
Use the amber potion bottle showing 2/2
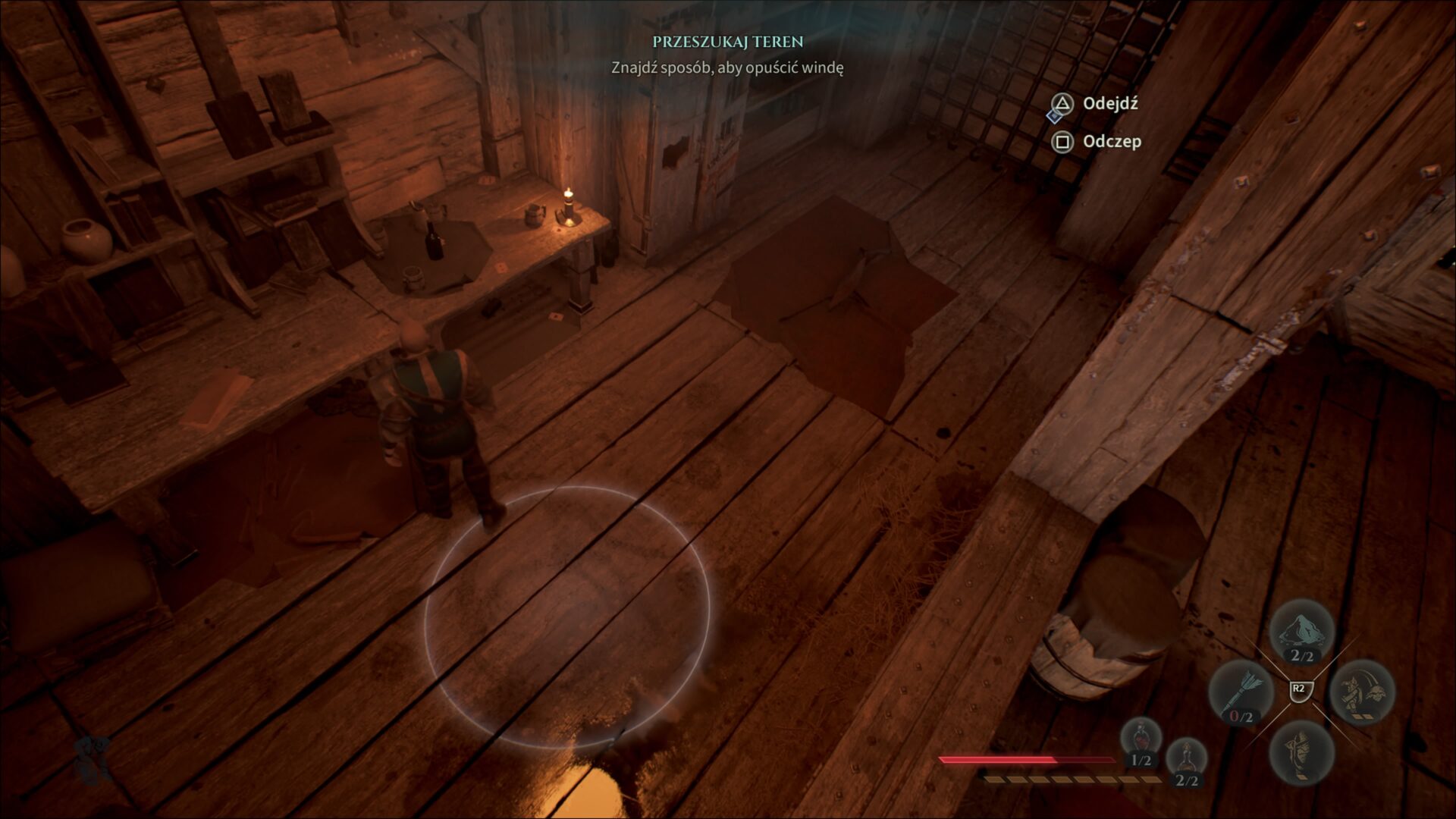[x=1185, y=762]
